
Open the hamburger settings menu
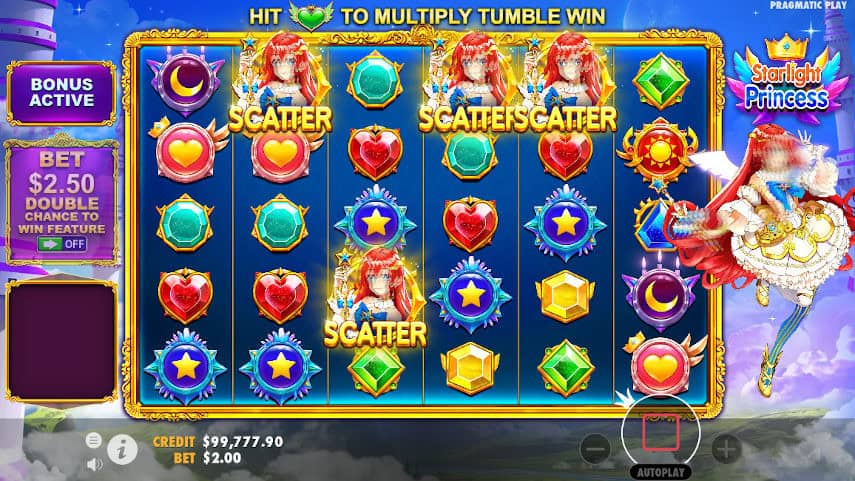[94, 440]
